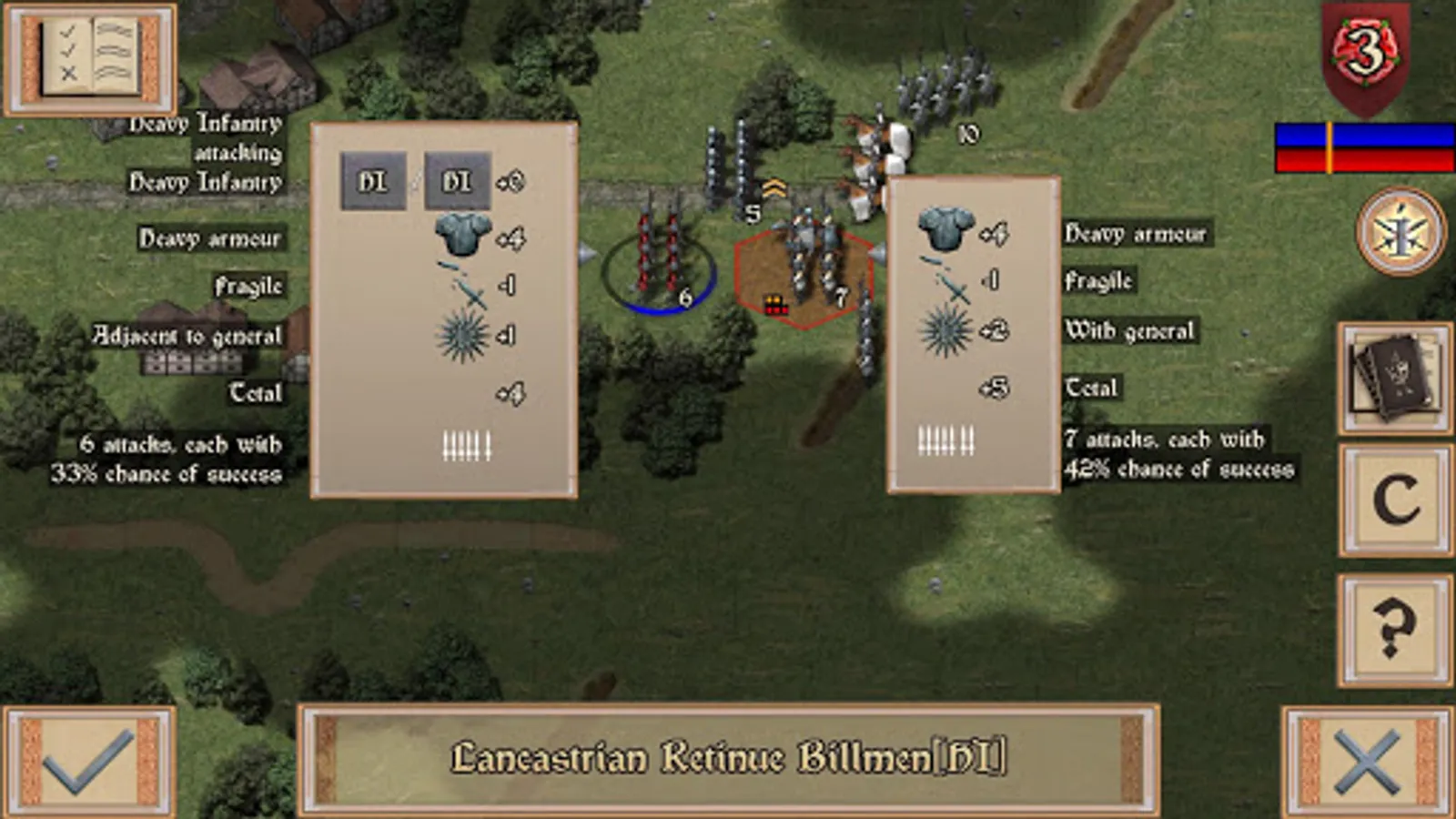
Task: Tap the compass icon with swords
Action: [1400, 232]
